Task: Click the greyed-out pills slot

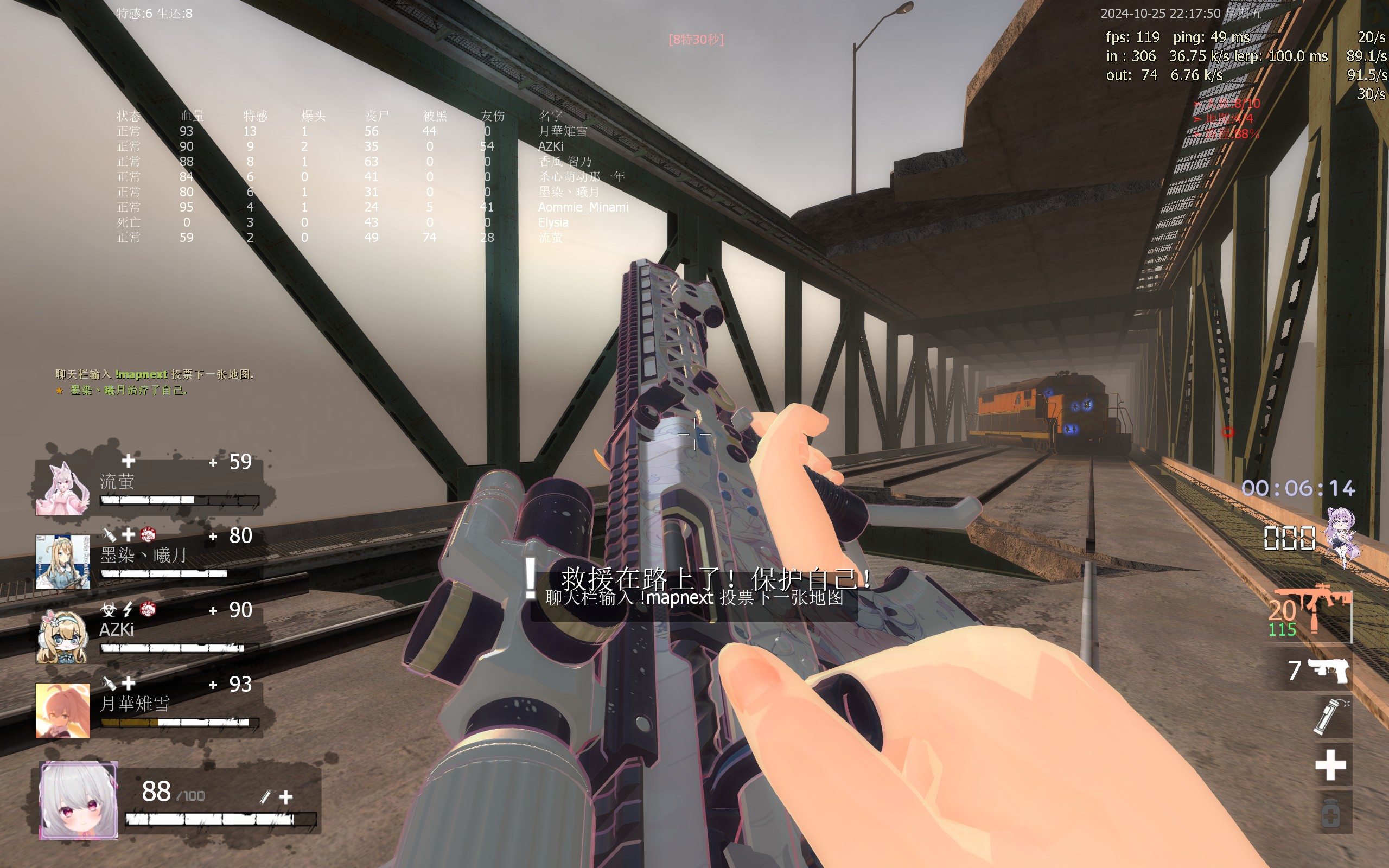Action: (1330, 813)
